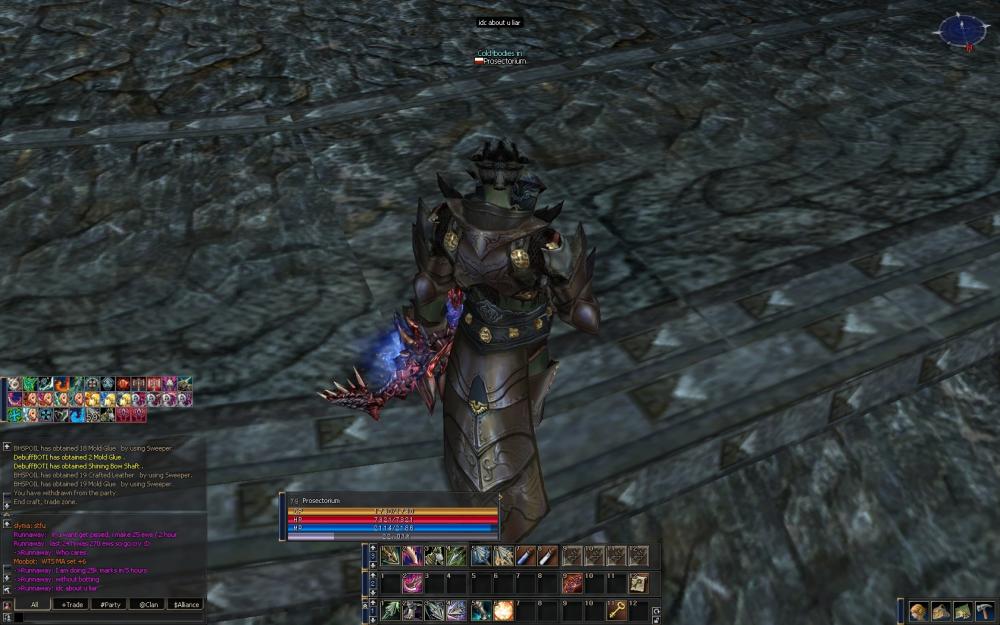Click the rotate hotbar button

[656, 611]
